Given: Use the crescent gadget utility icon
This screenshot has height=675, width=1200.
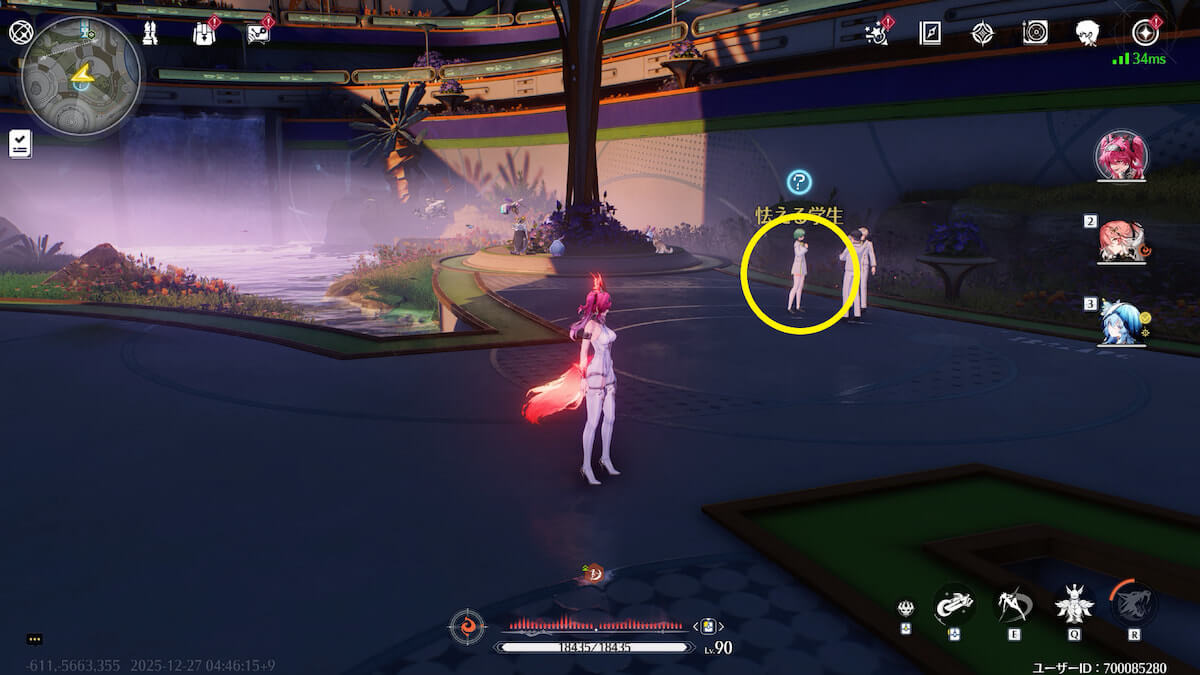Looking at the screenshot, I should (954, 603).
